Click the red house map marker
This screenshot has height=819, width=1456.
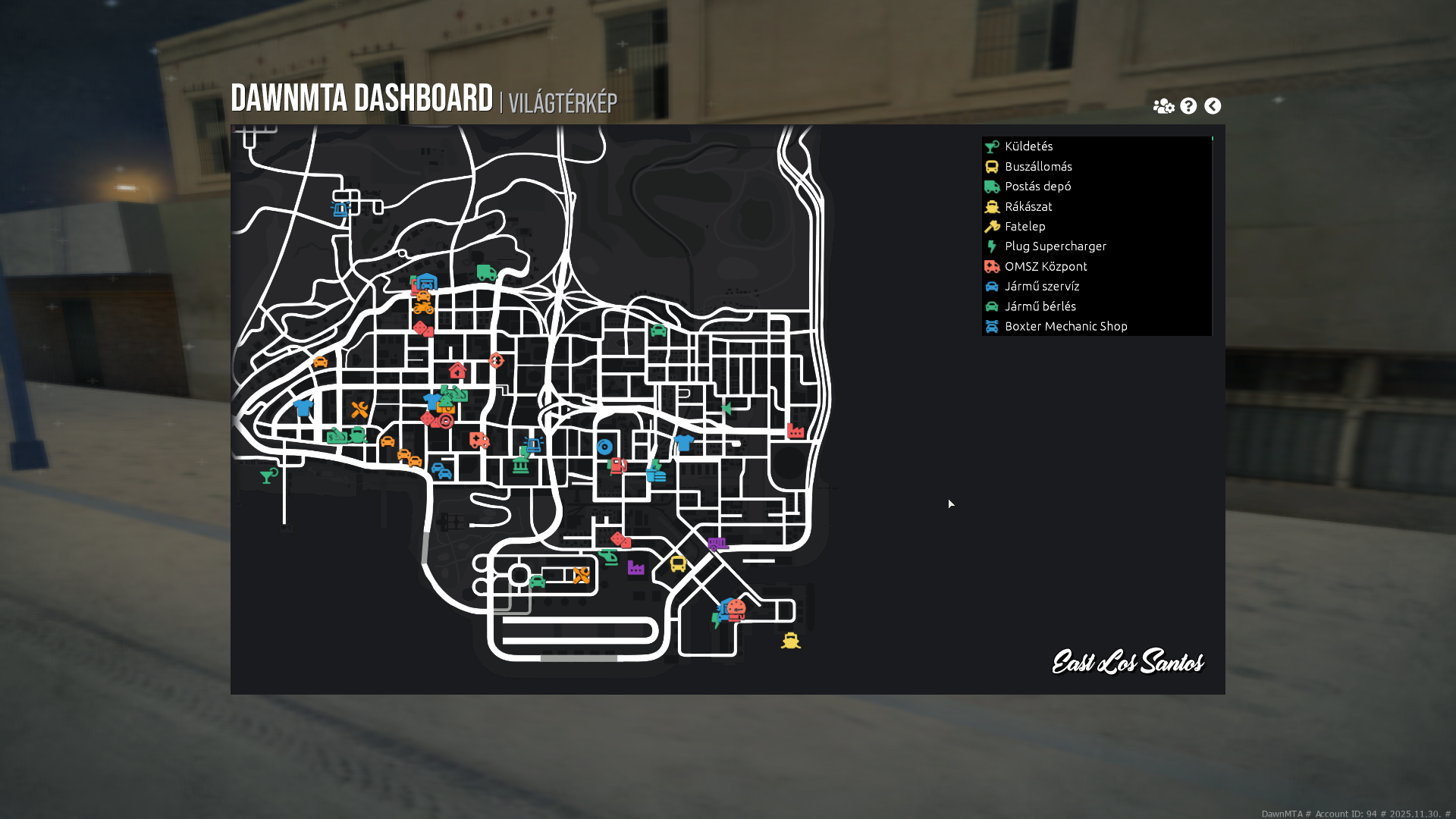[x=457, y=371]
